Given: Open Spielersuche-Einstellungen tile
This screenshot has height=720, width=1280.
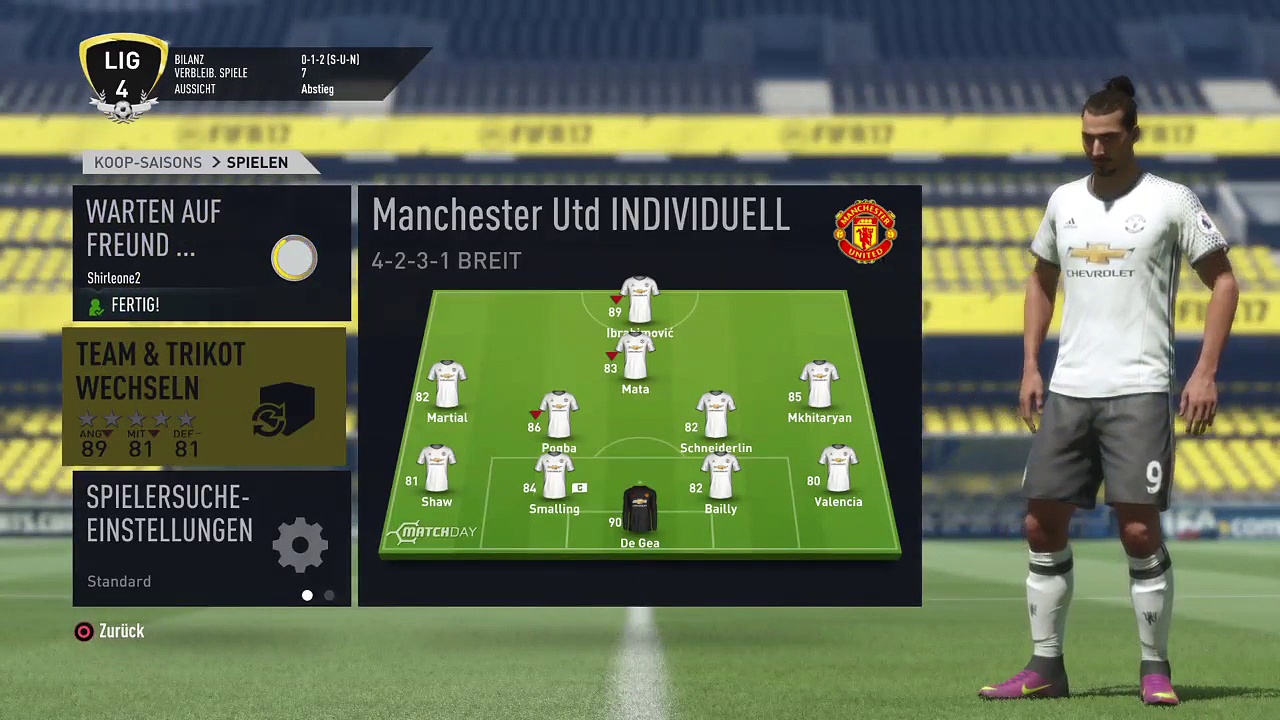Looking at the screenshot, I should pyautogui.click(x=211, y=536).
